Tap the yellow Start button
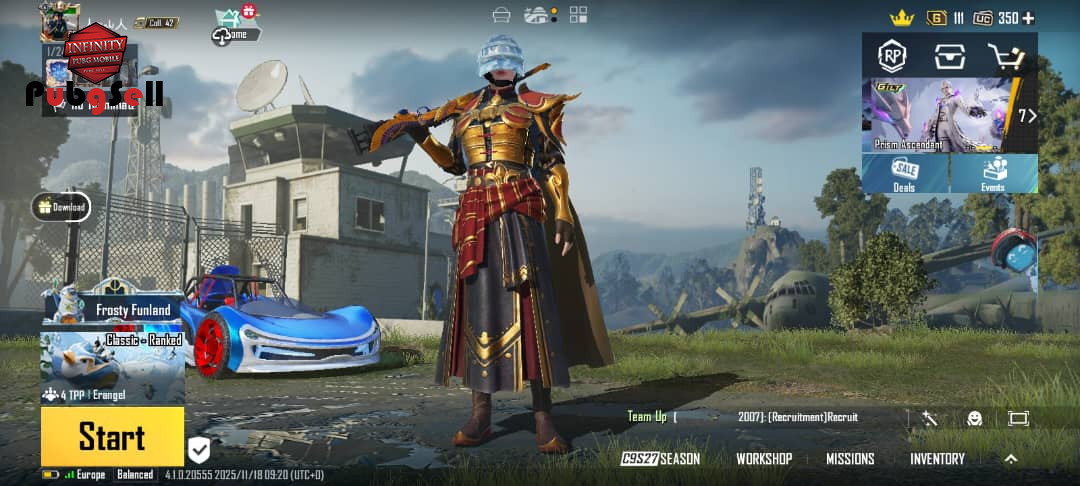1080x486 pixels. pyautogui.click(x=112, y=437)
